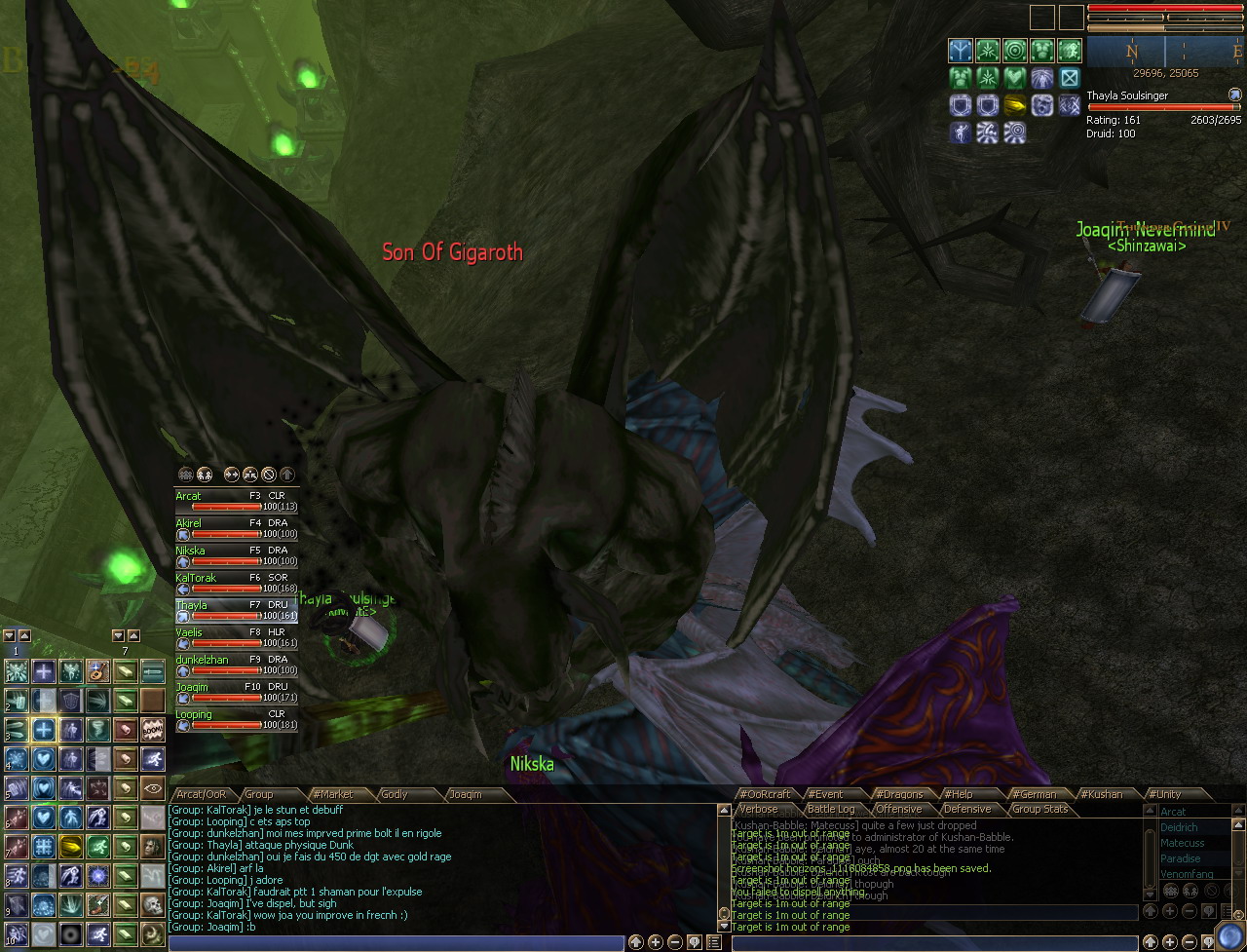Viewport: 1247px width, 952px height.
Task: Select the blue rune buff icon
Action: click(x=961, y=51)
